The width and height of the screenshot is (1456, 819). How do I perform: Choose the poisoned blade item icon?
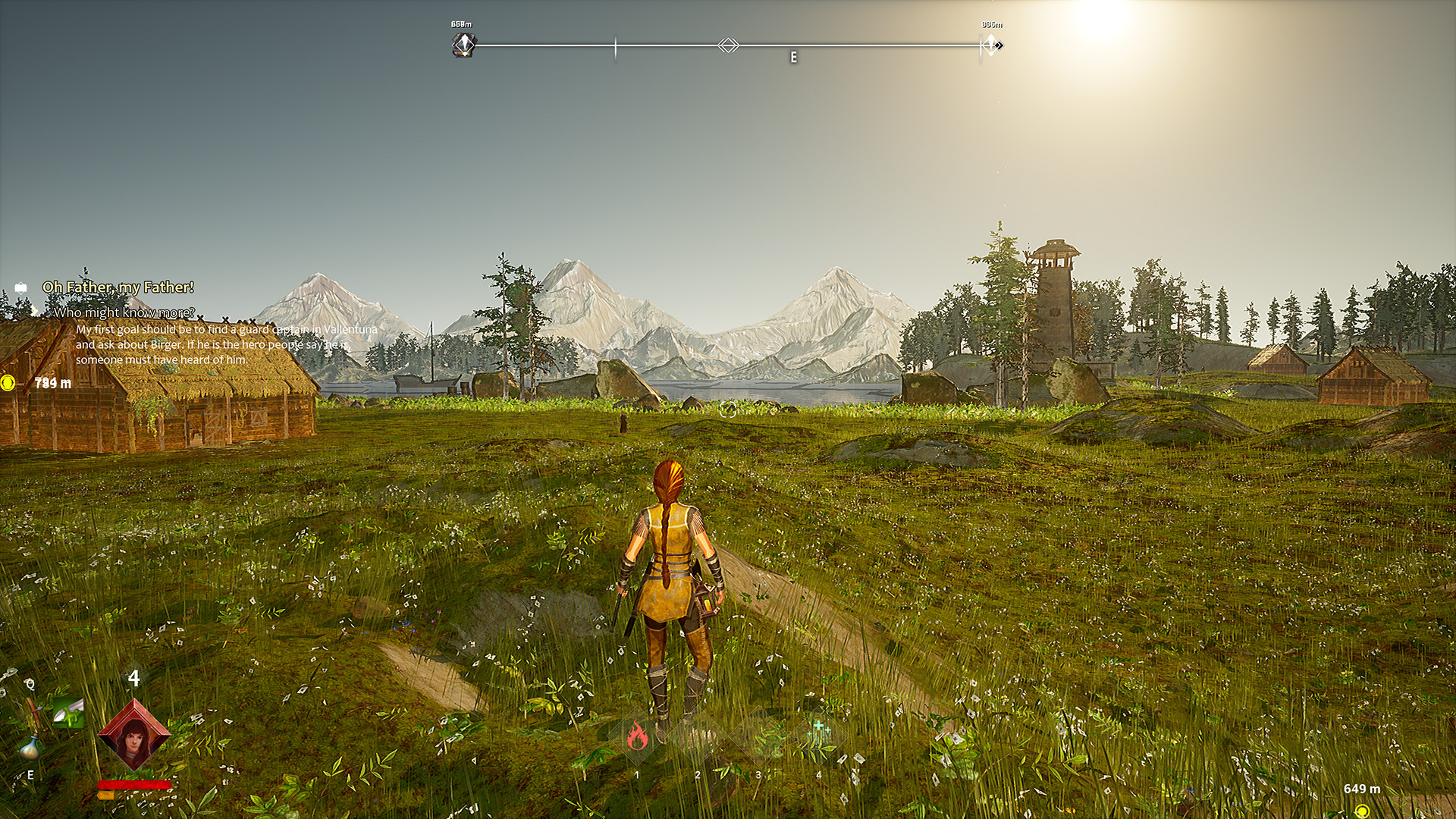click(x=67, y=713)
